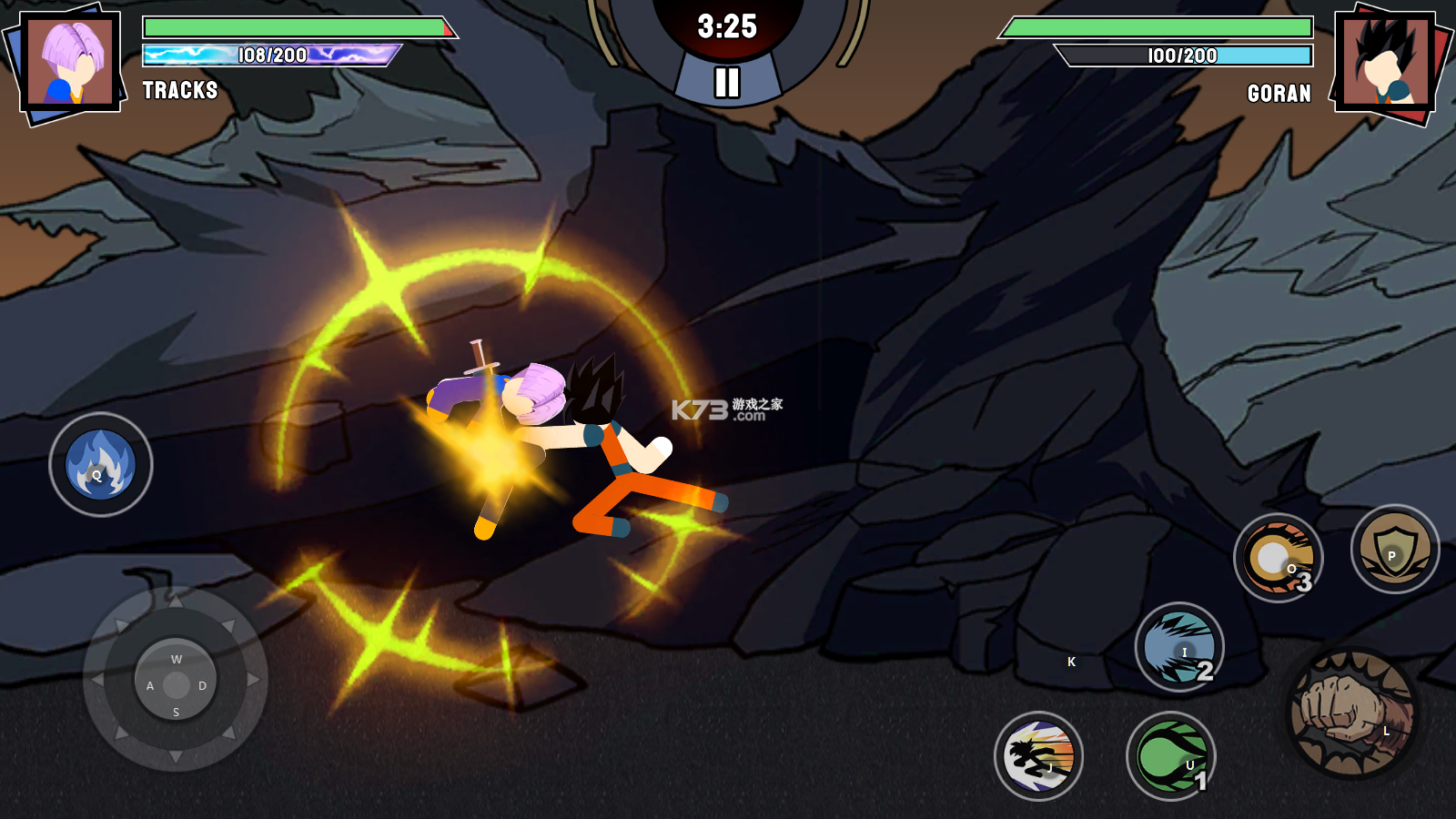Screen dimensions: 1456x819
Task: Fire the green energy ball skill
Action: [1171, 756]
